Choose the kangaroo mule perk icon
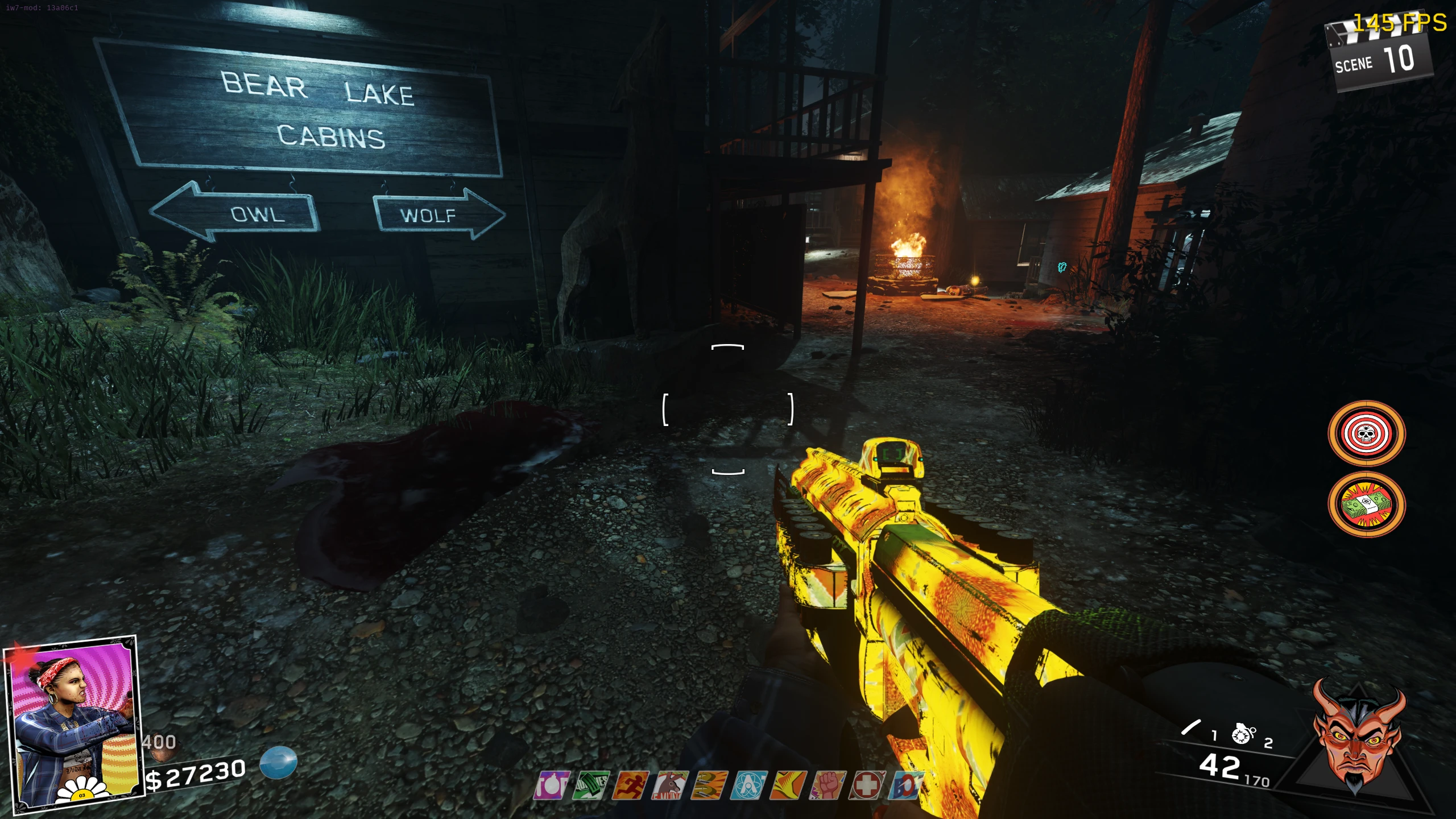Image resolution: width=1456 pixels, height=819 pixels. 670,785
